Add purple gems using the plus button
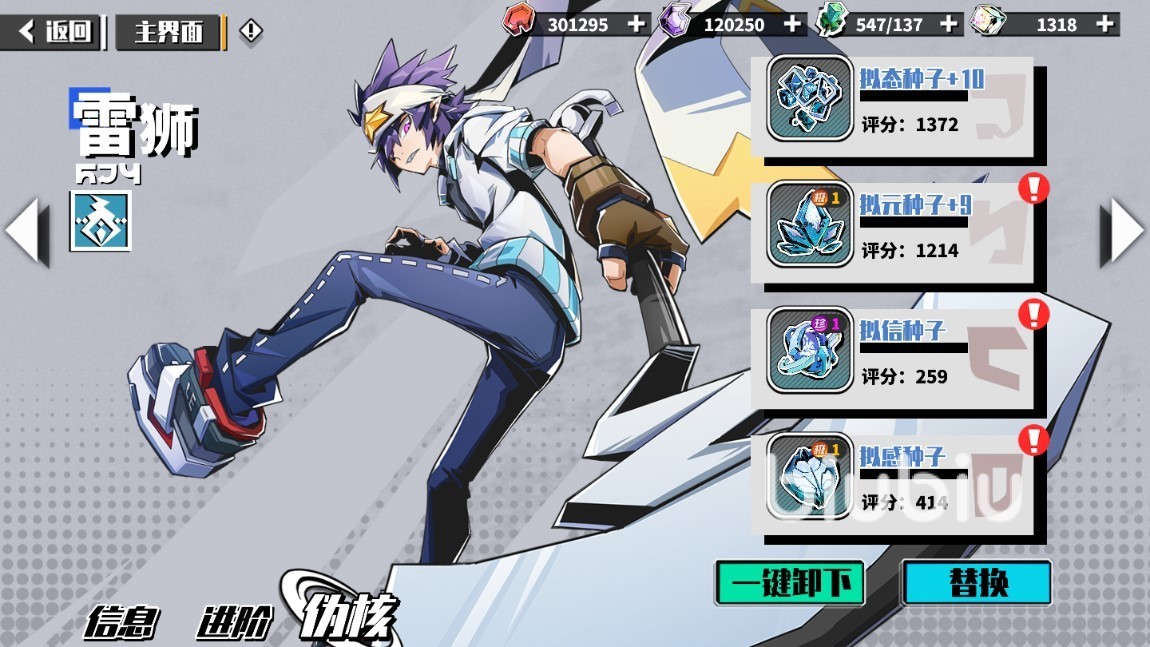This screenshot has height=647, width=1150. click(792, 24)
